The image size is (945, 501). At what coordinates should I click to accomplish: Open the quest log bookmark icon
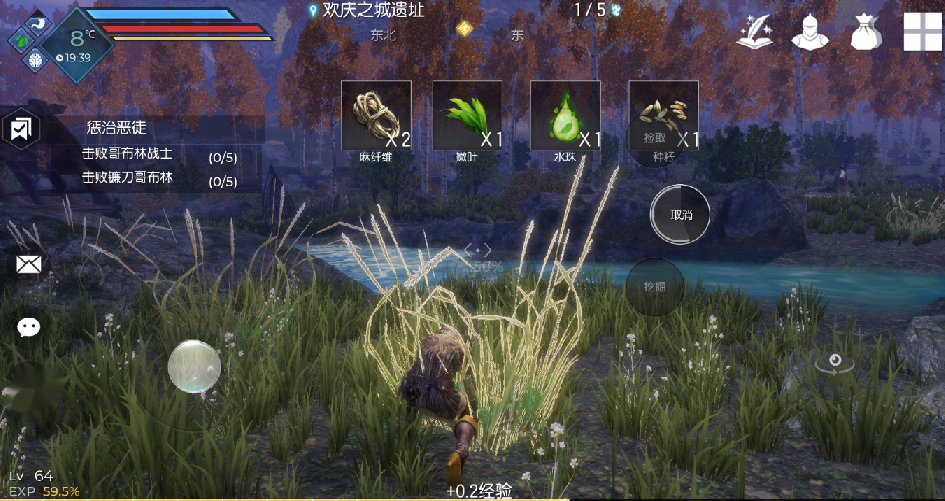click(x=20, y=130)
